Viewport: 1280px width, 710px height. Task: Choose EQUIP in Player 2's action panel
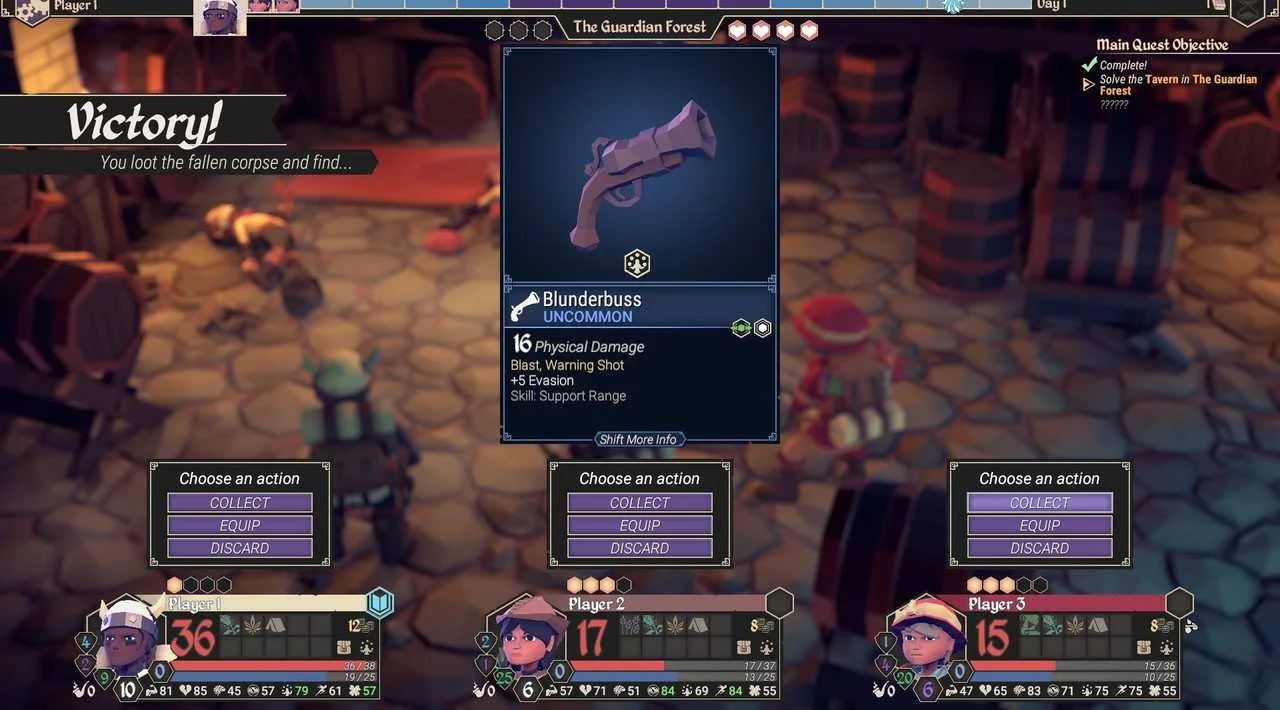click(640, 525)
